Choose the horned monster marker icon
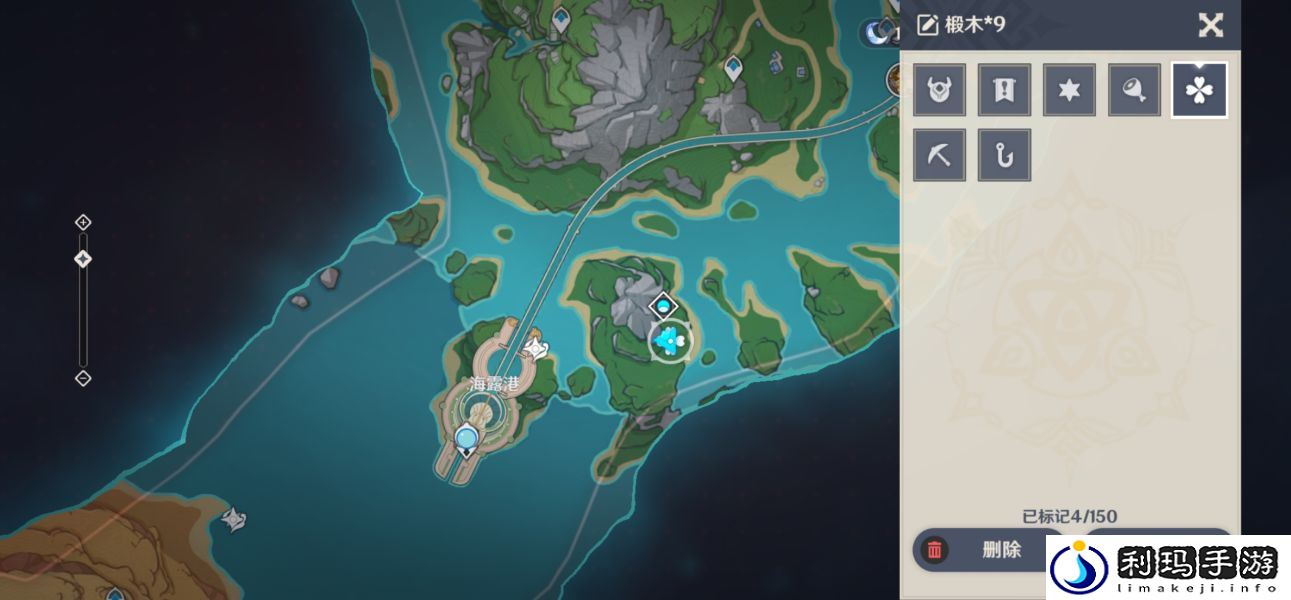The image size is (1291, 600). [939, 90]
